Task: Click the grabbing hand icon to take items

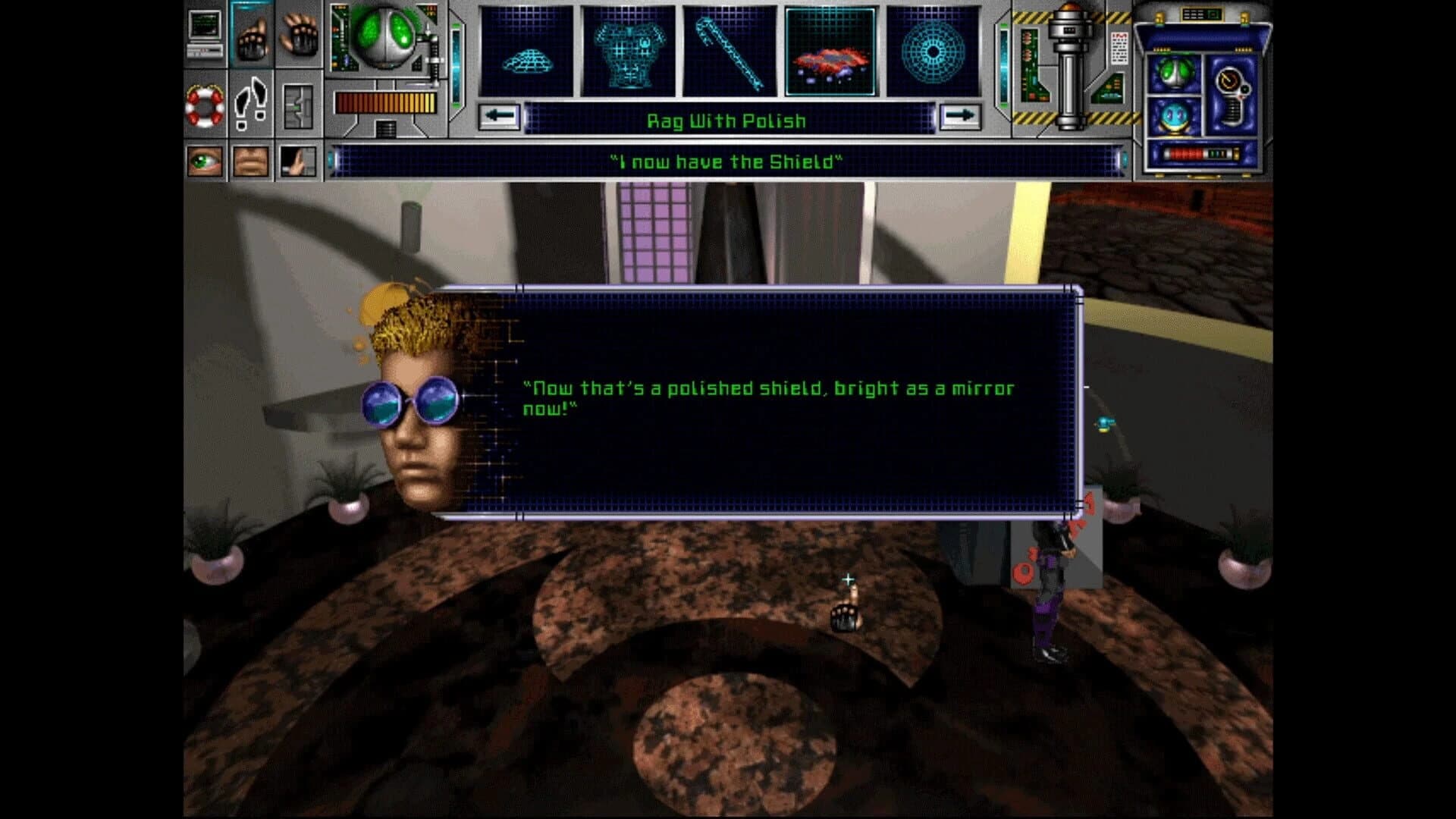Action: (x=253, y=37)
